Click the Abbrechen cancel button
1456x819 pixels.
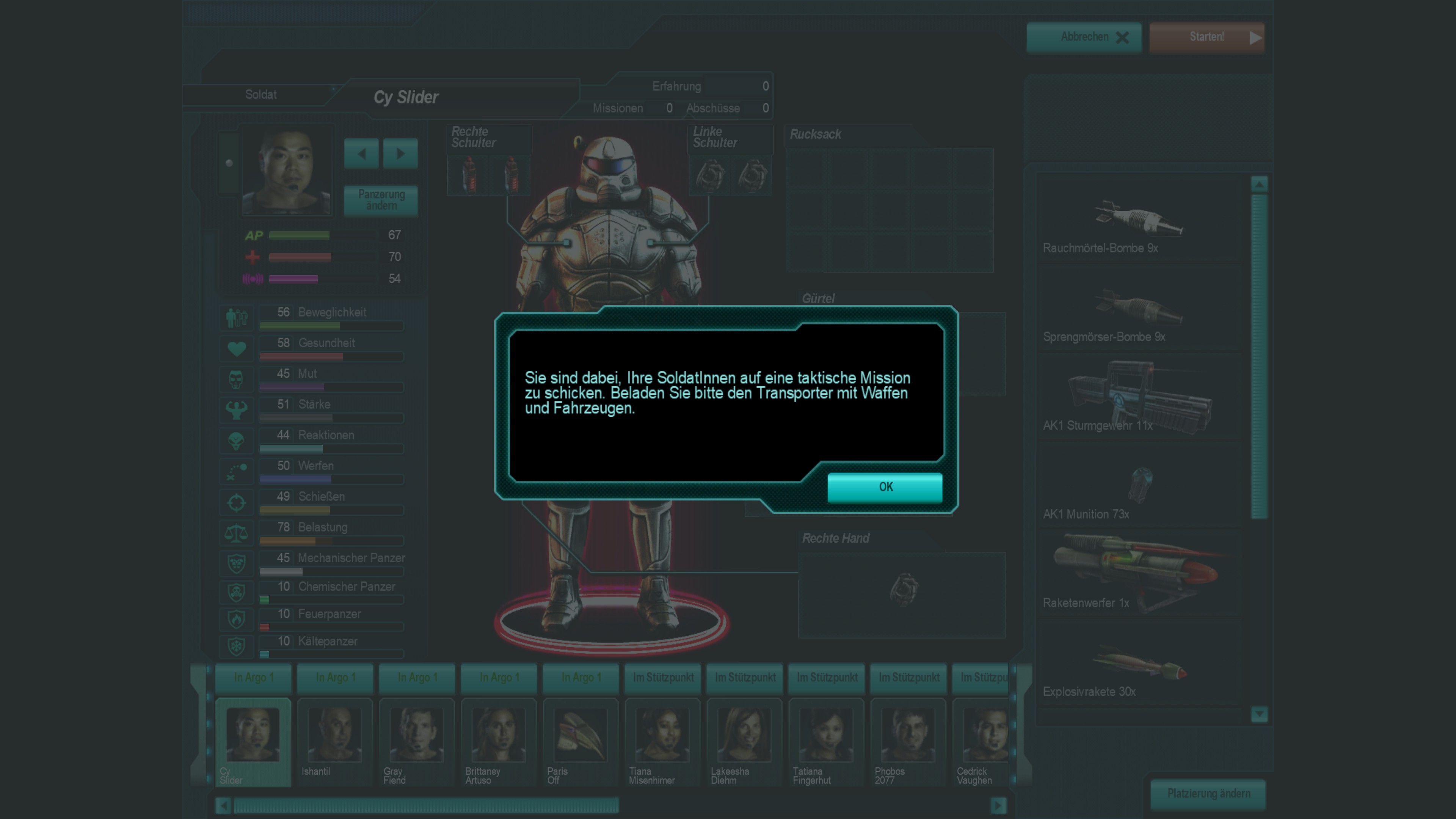tap(1084, 37)
